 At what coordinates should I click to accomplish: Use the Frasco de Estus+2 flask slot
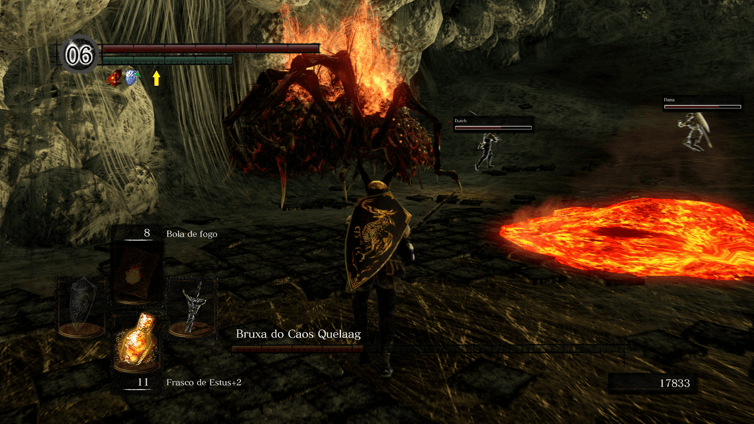[x=136, y=343]
